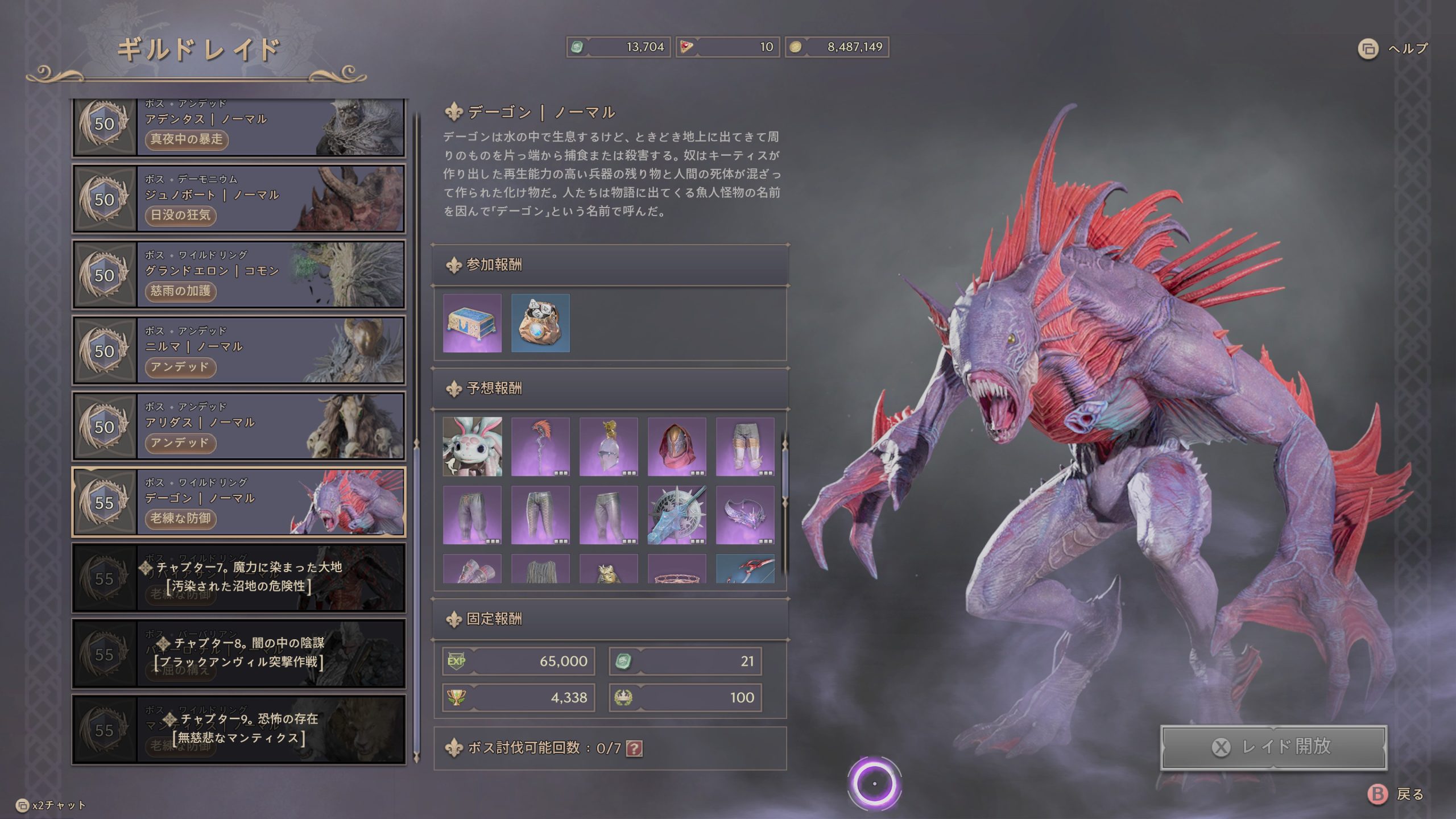Image resolution: width=1456 pixels, height=819 pixels.
Task: Open the アリダス ノーマル raid entry
Action: click(239, 425)
